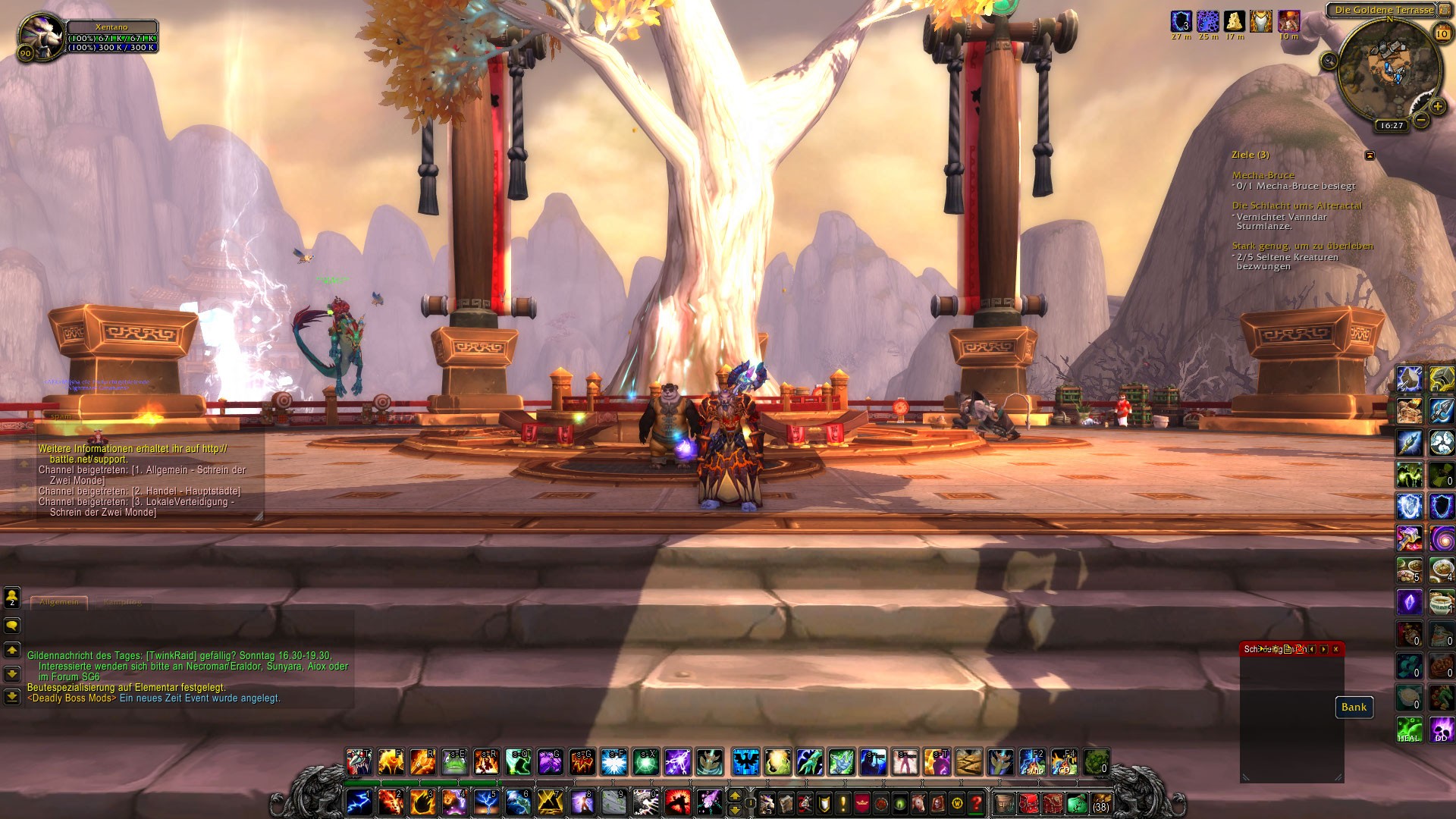This screenshot has width=1456, height=819.
Task: Cast the lightning bolt spell in slot 1
Action: tap(358, 802)
